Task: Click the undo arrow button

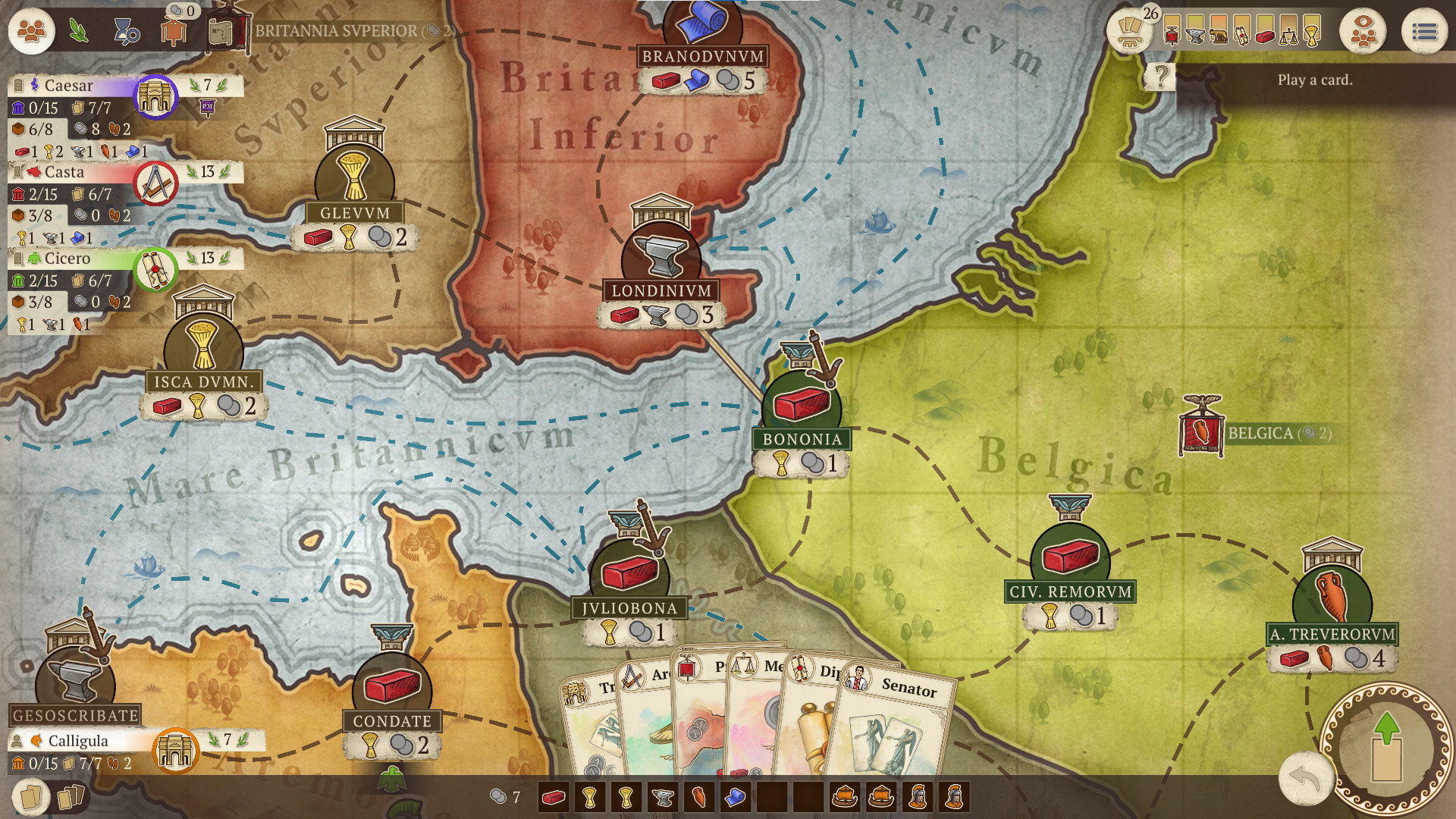Action: (x=1306, y=777)
